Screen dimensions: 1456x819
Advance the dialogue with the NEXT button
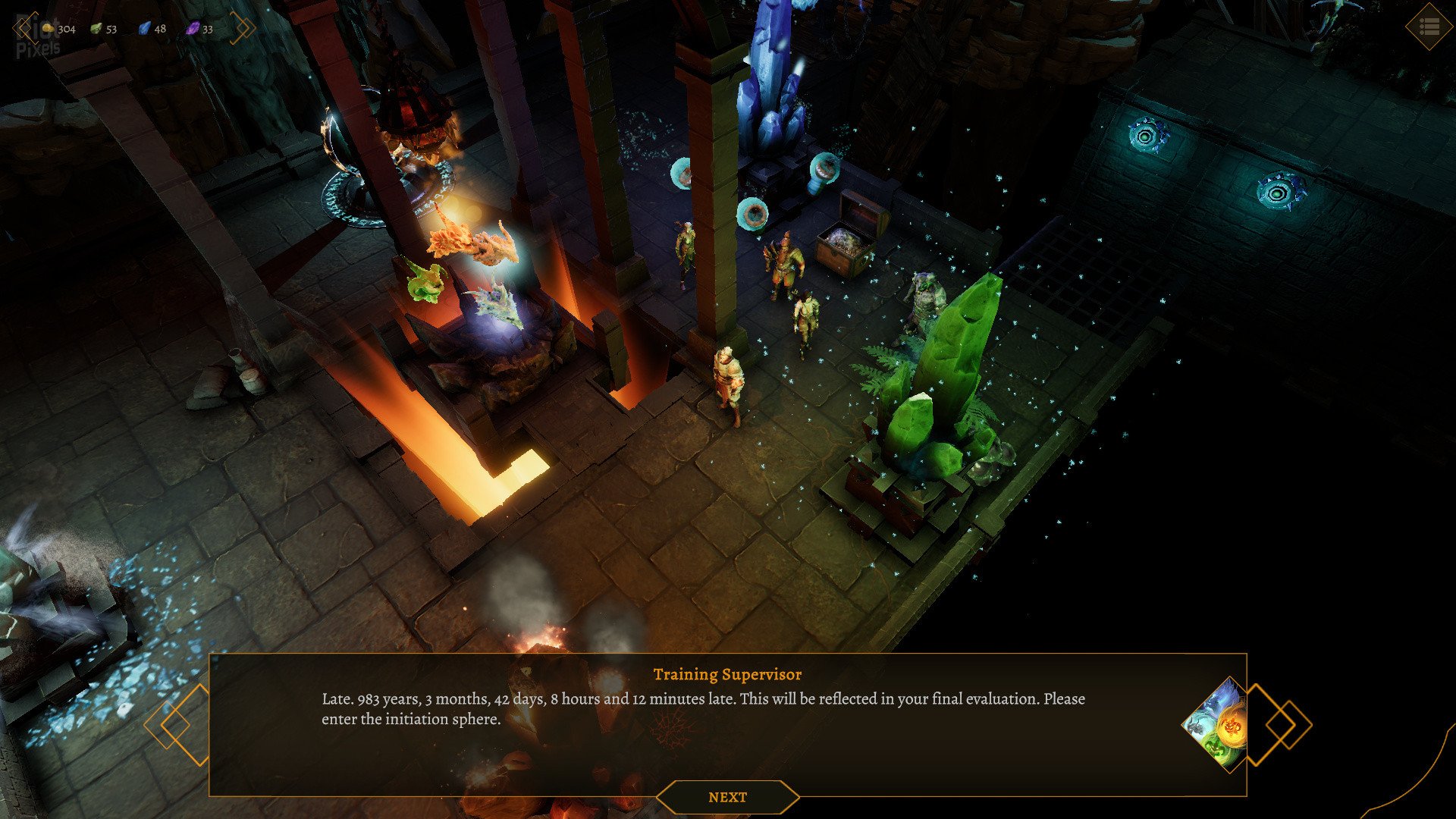point(727,797)
